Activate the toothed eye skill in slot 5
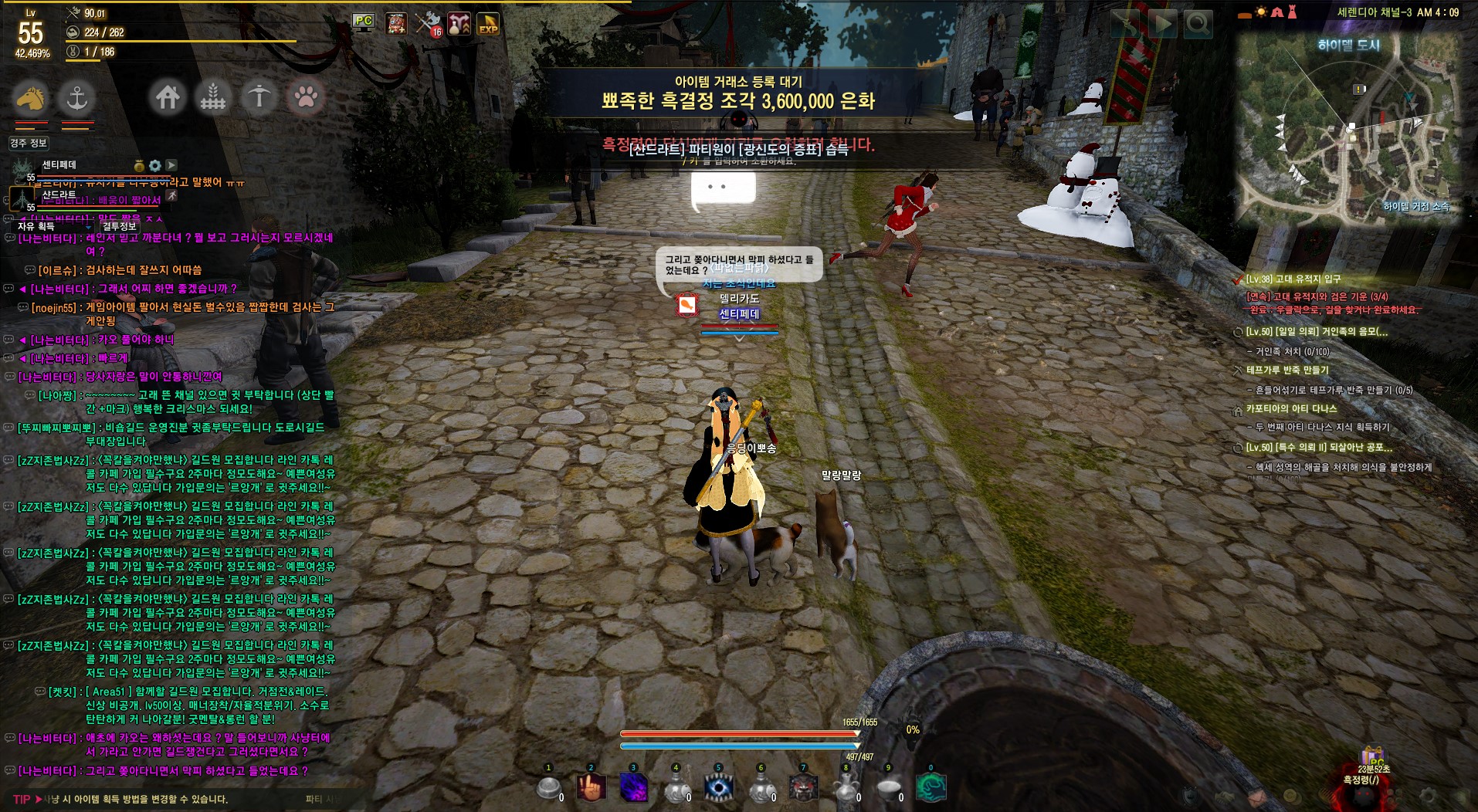This screenshot has height=812, width=1478. [719, 788]
